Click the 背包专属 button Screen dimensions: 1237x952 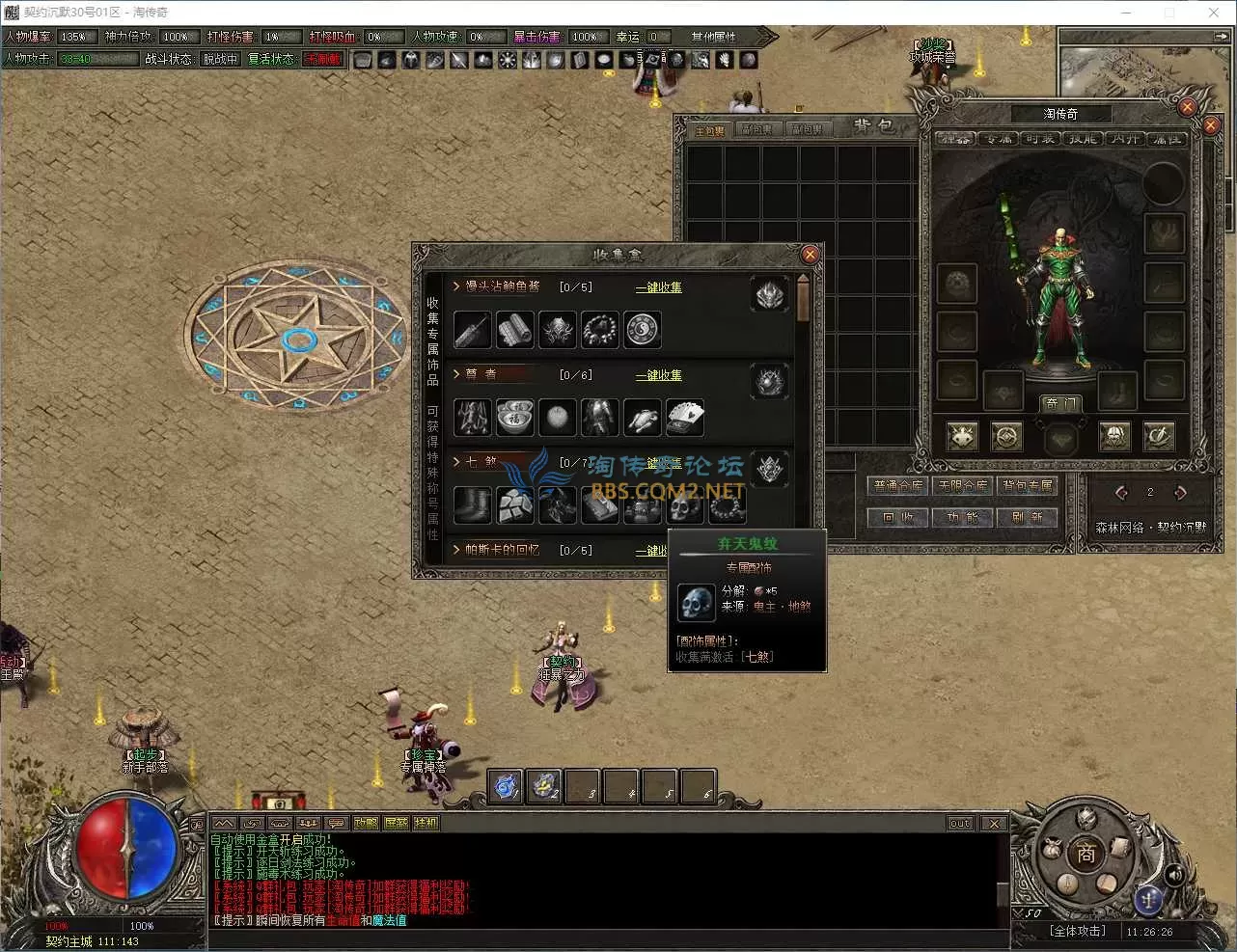(x=1027, y=486)
